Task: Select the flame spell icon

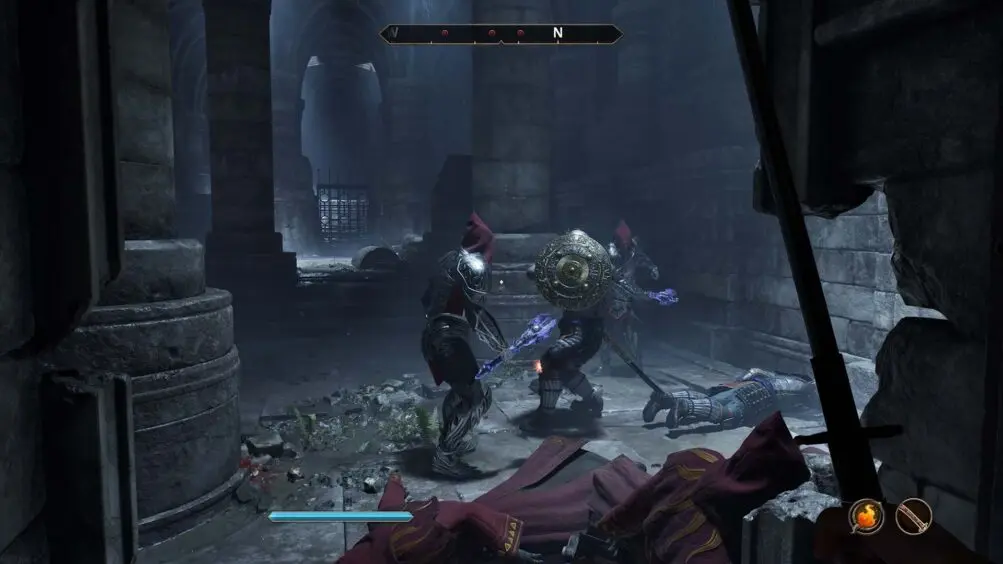Action: (866, 516)
